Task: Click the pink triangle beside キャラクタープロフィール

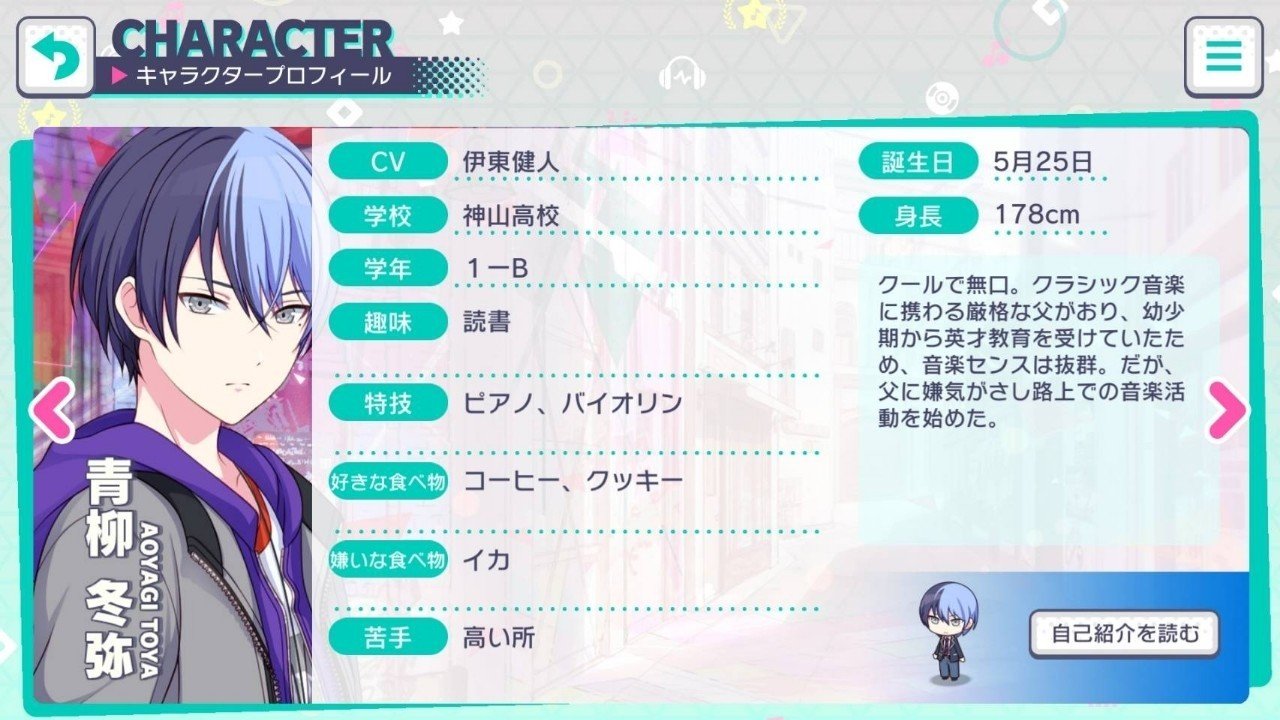Action: [118, 72]
